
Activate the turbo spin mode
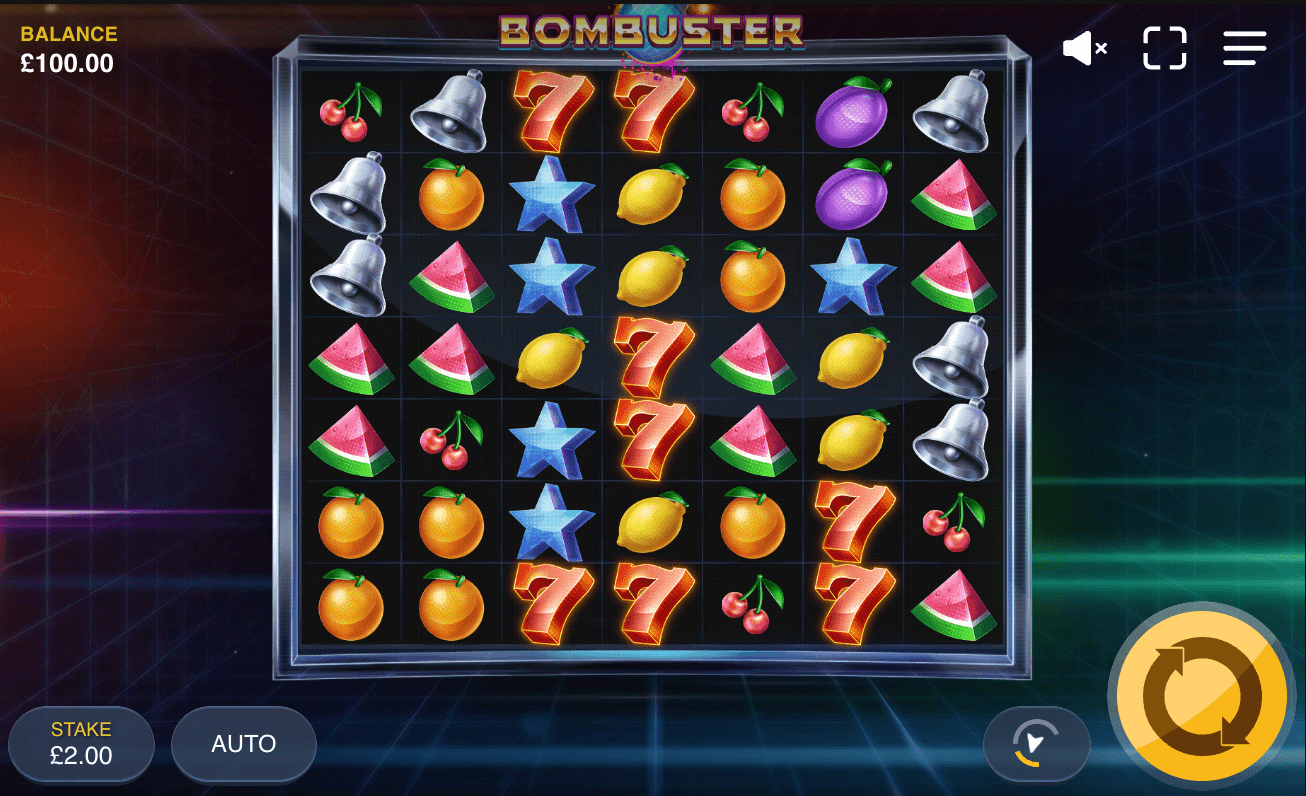point(1036,744)
